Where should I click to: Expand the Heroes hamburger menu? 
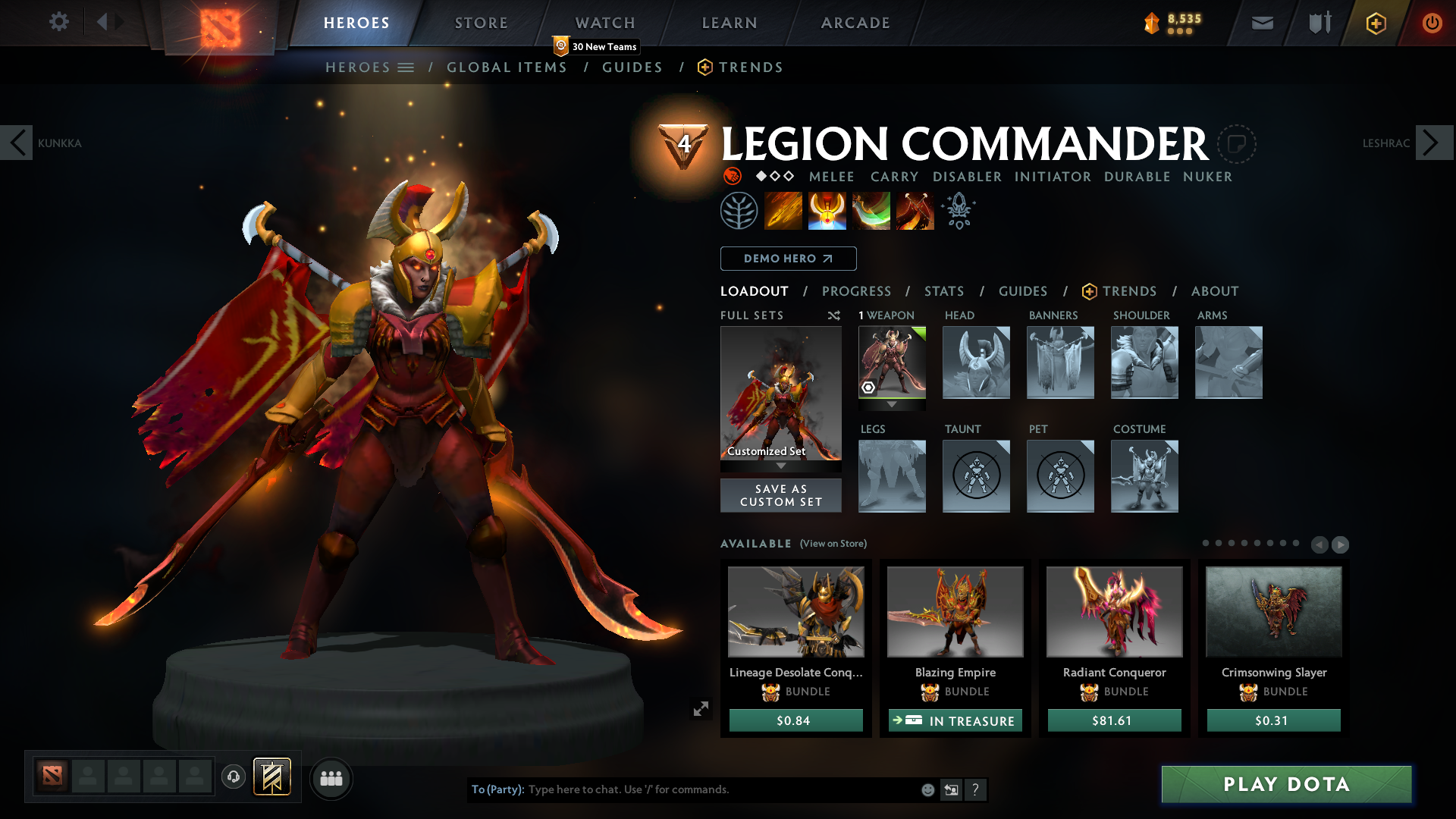click(x=406, y=67)
